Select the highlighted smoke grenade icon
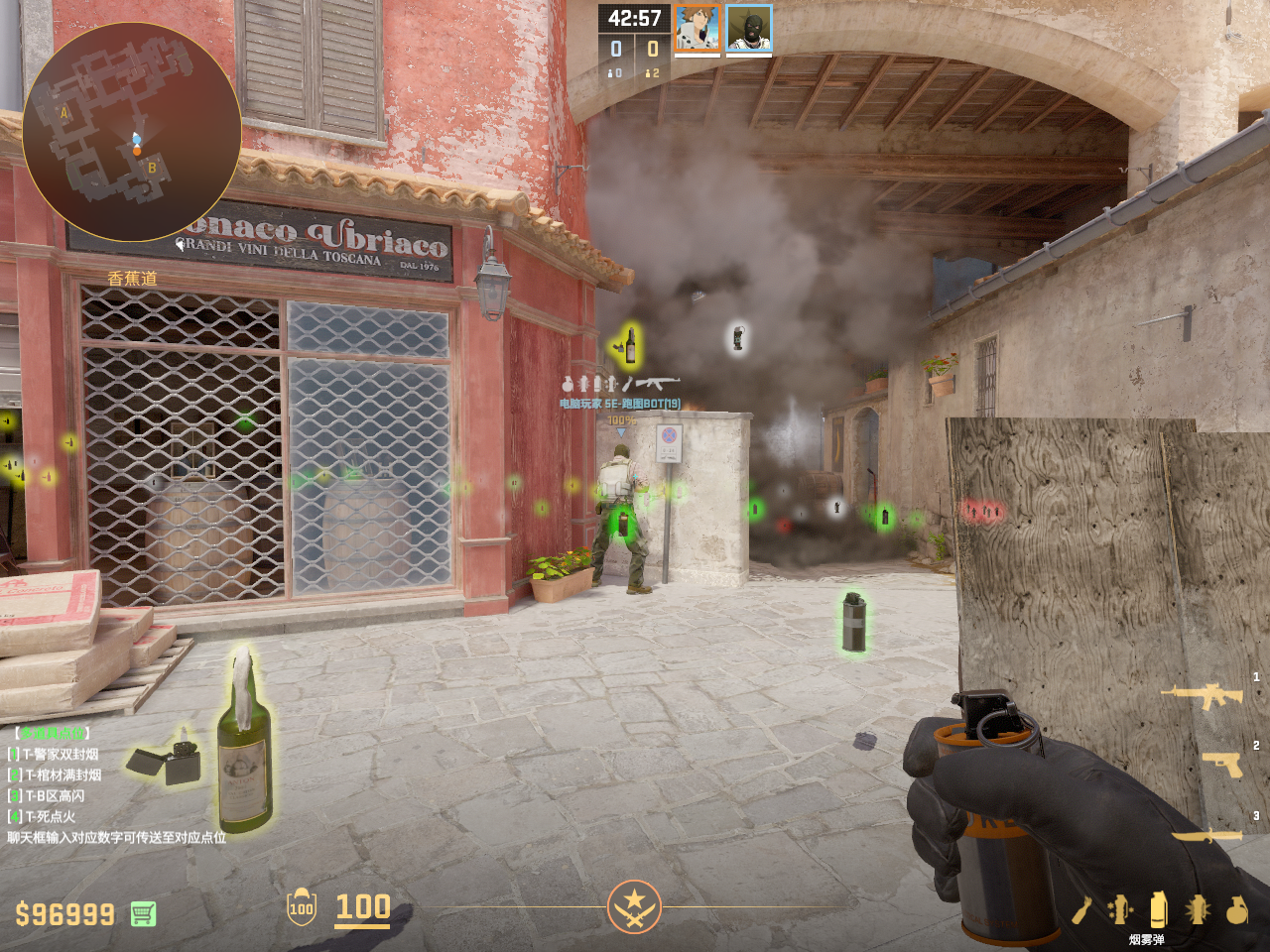The image size is (1270, 952). coord(1158,908)
